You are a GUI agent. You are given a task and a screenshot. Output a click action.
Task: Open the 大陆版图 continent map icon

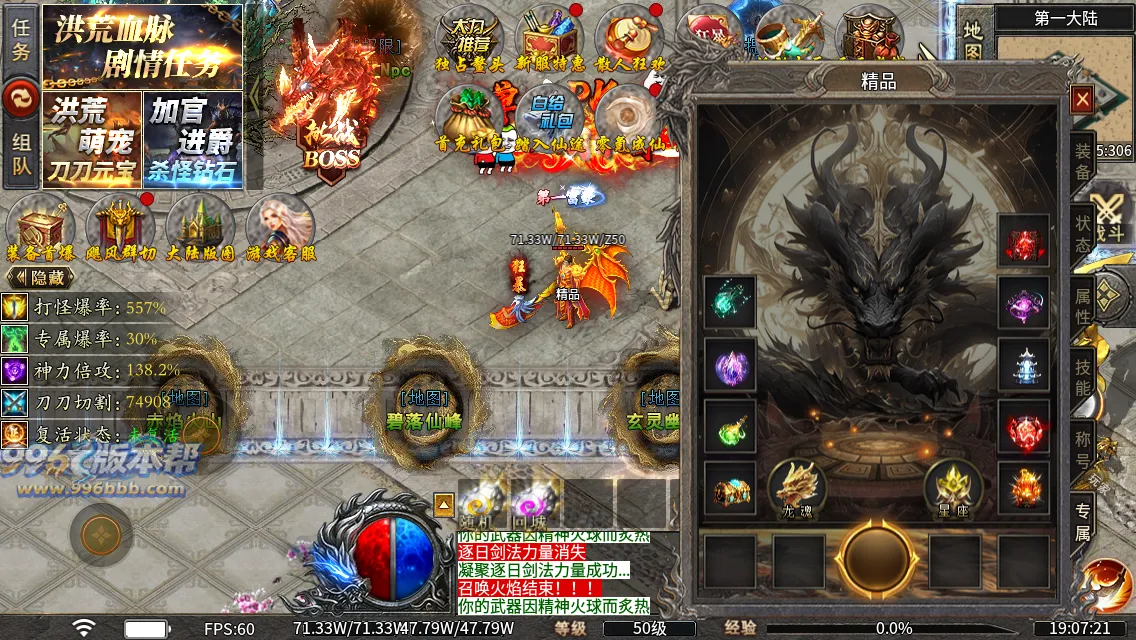[200, 226]
